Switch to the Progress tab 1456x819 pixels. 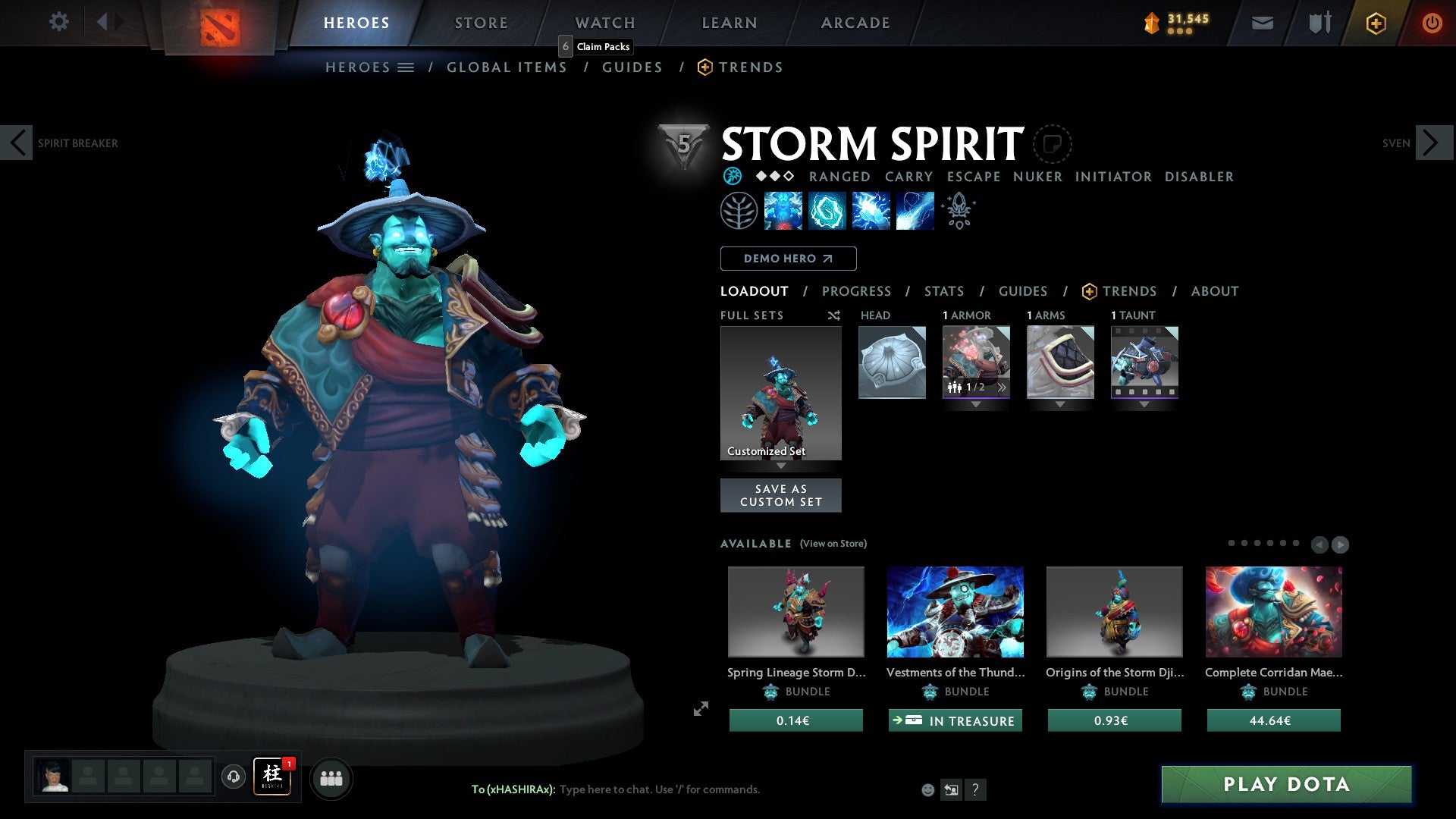pyautogui.click(x=857, y=291)
